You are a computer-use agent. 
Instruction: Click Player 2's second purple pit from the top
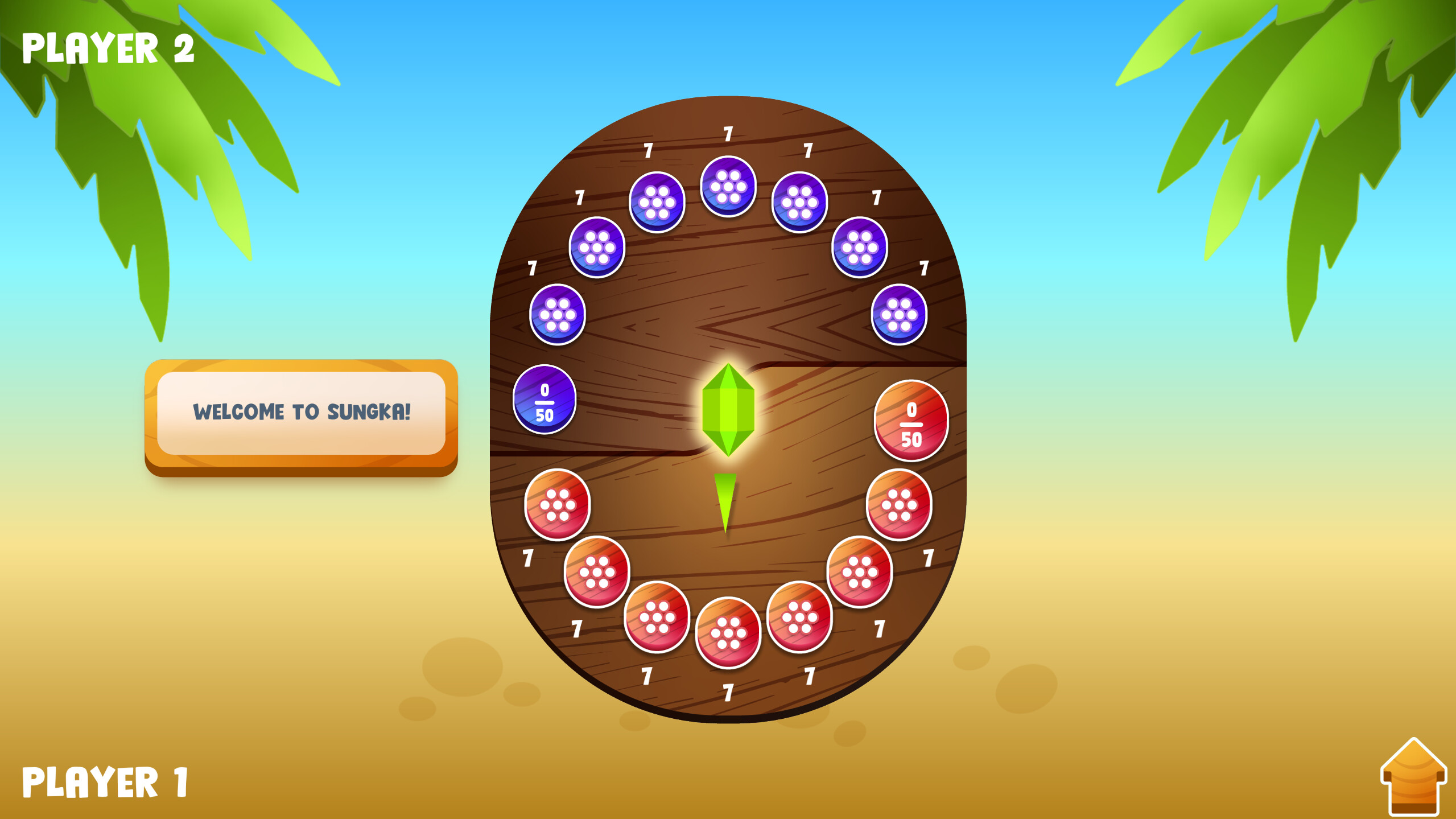[x=657, y=203]
